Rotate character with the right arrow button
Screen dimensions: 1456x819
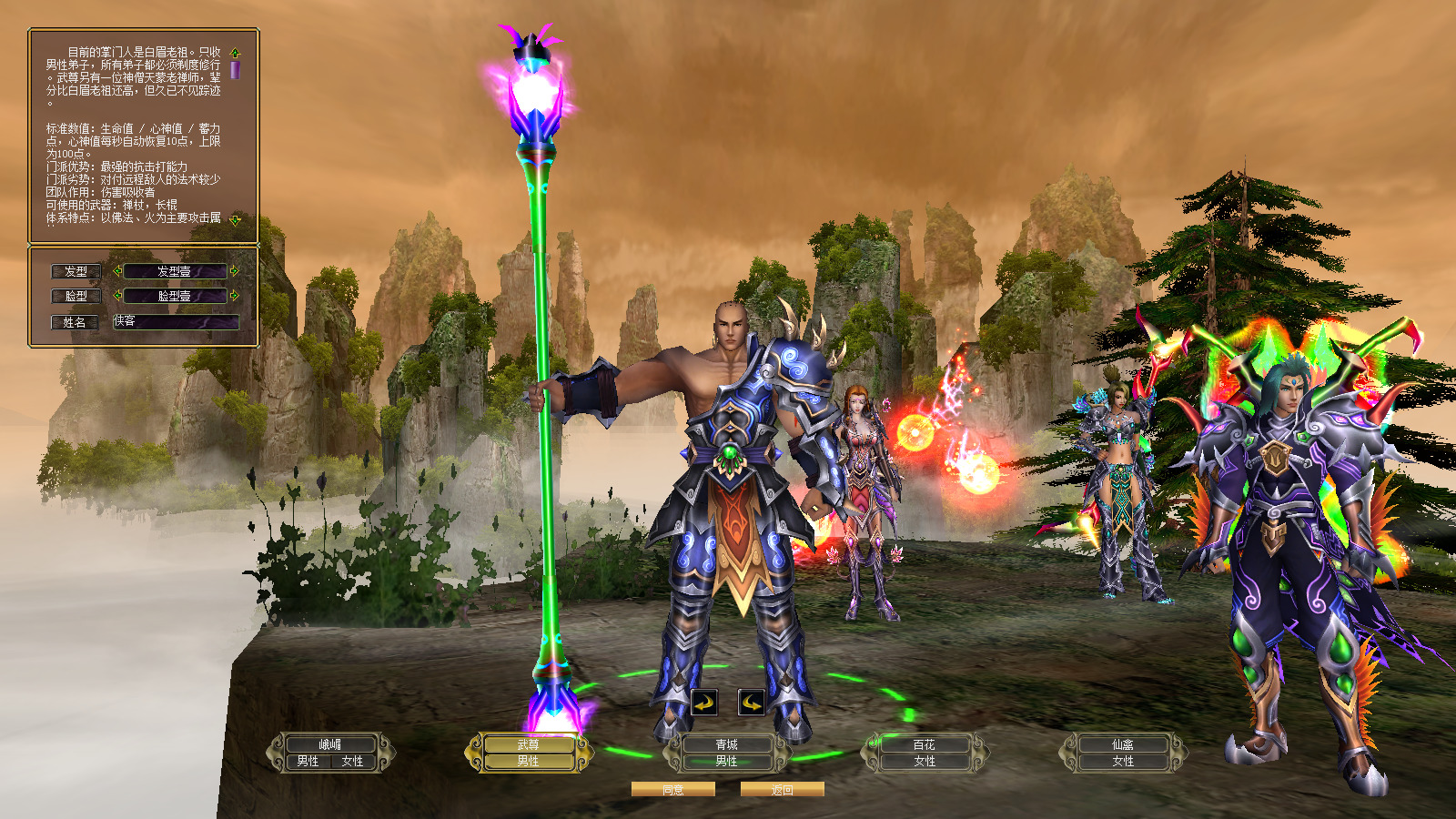pyautogui.click(x=751, y=703)
